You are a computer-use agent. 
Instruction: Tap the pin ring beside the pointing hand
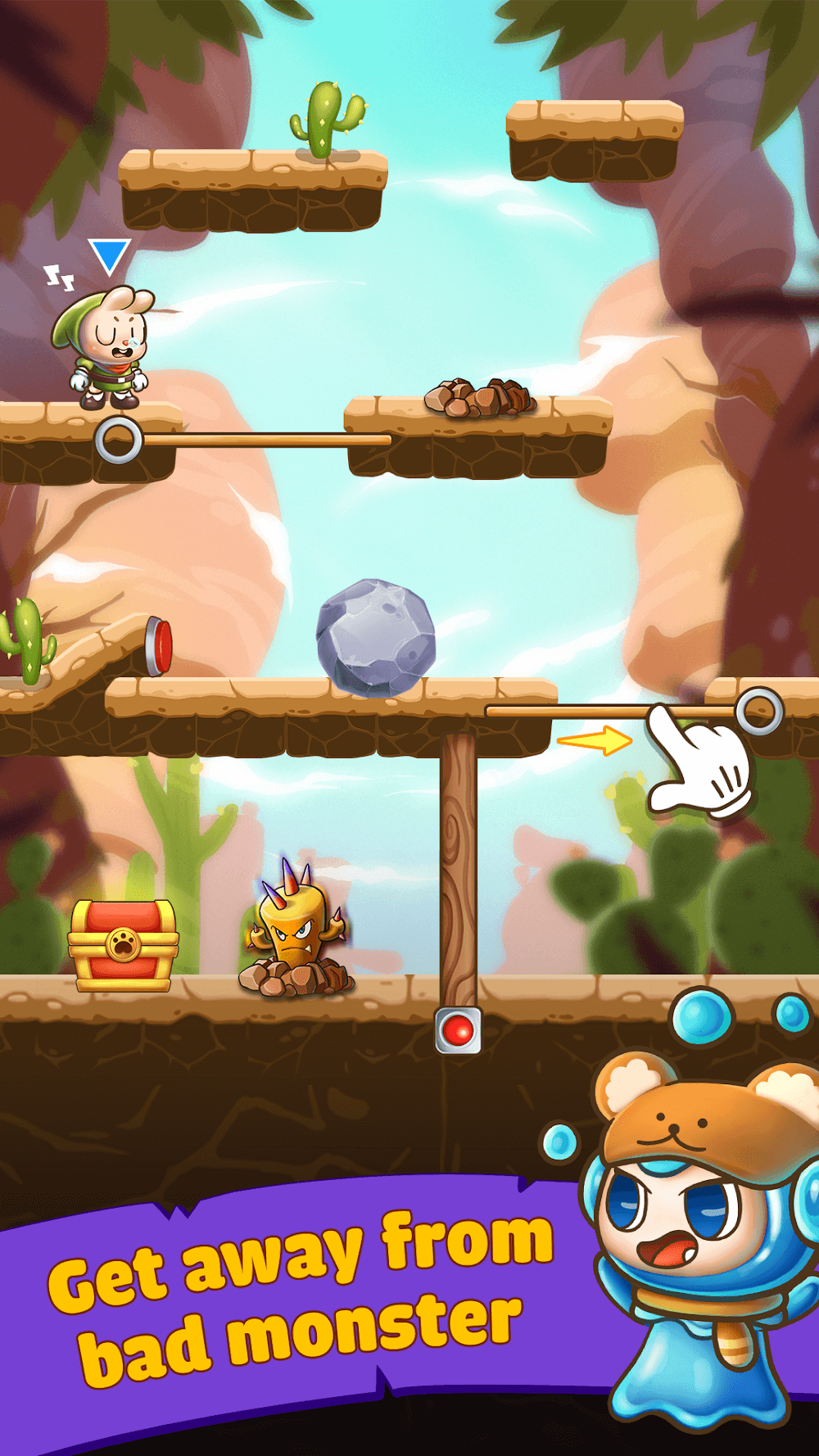(x=758, y=711)
